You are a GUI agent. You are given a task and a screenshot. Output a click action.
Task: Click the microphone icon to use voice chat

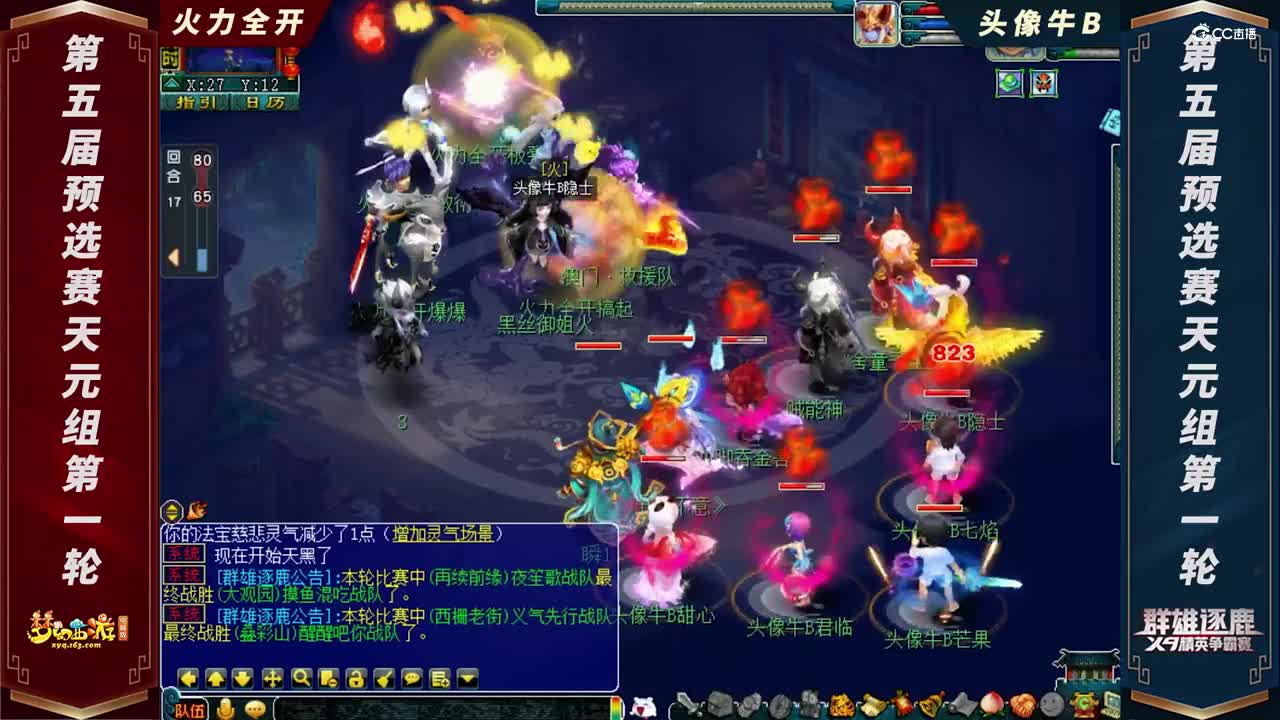tap(225, 709)
